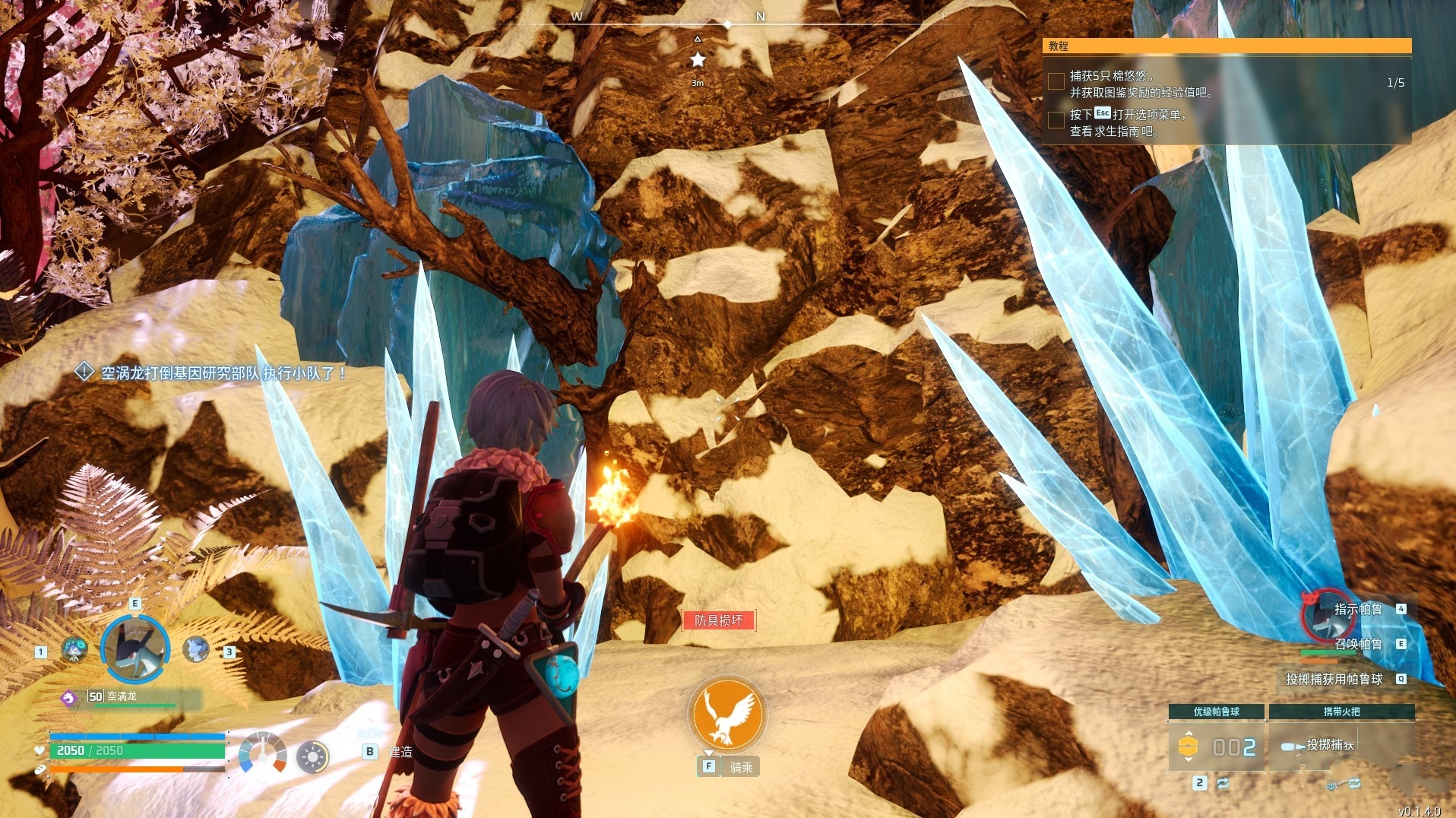This screenshot has width=1456, height=818.
Task: Choose the right party pal icon
Action: [196, 649]
